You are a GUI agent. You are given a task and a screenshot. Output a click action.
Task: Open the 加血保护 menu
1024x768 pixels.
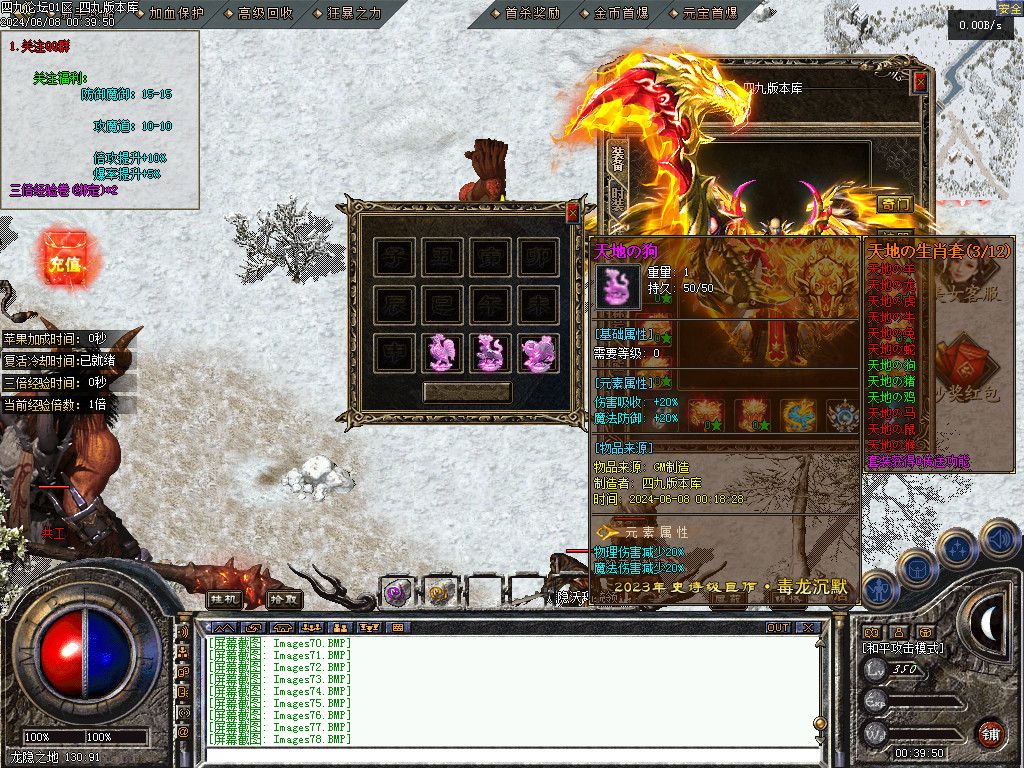coord(176,13)
